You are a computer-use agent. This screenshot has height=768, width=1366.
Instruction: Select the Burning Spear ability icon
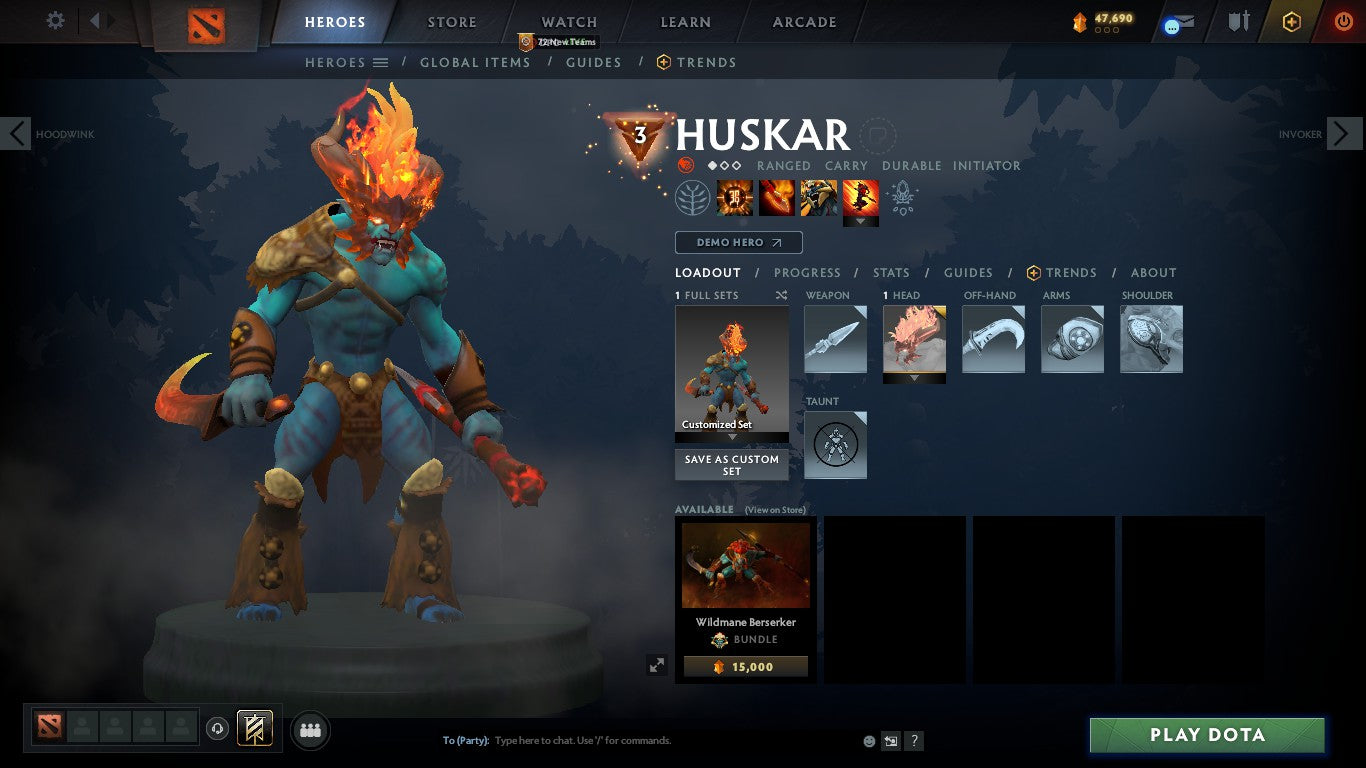777,197
